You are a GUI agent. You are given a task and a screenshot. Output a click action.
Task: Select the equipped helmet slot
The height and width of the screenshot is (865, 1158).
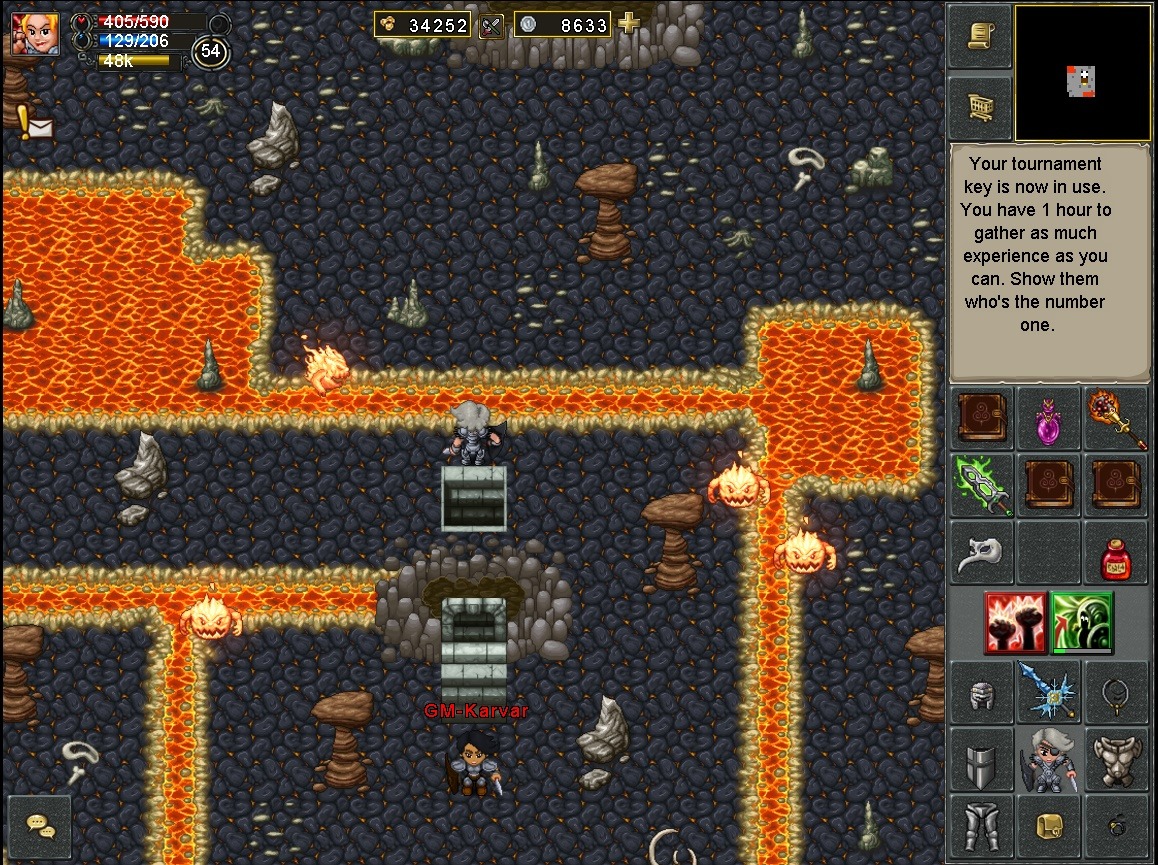(981, 692)
